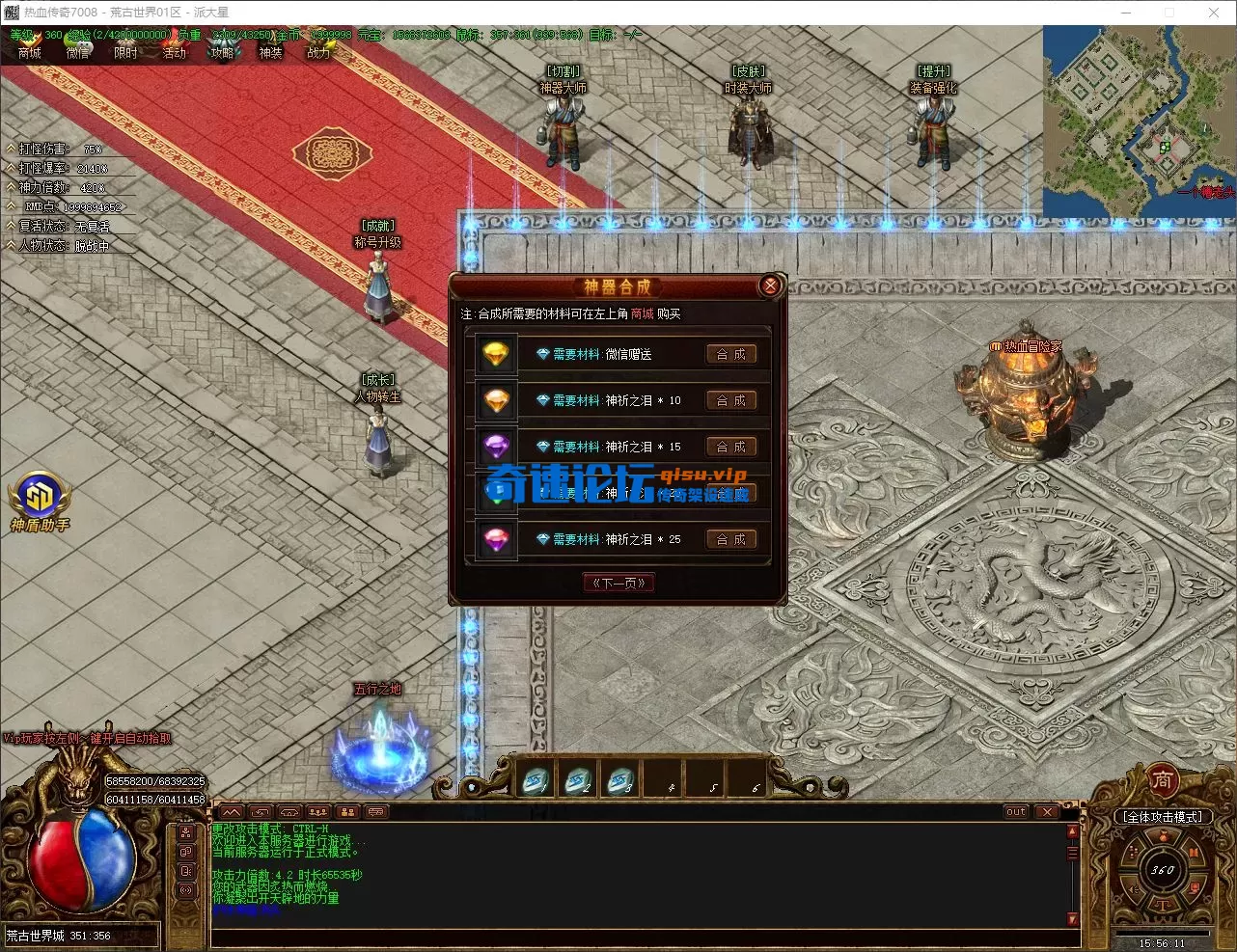The height and width of the screenshot is (952, 1237).
Task: Use the item in hotbar slot 3
Action: tap(620, 779)
